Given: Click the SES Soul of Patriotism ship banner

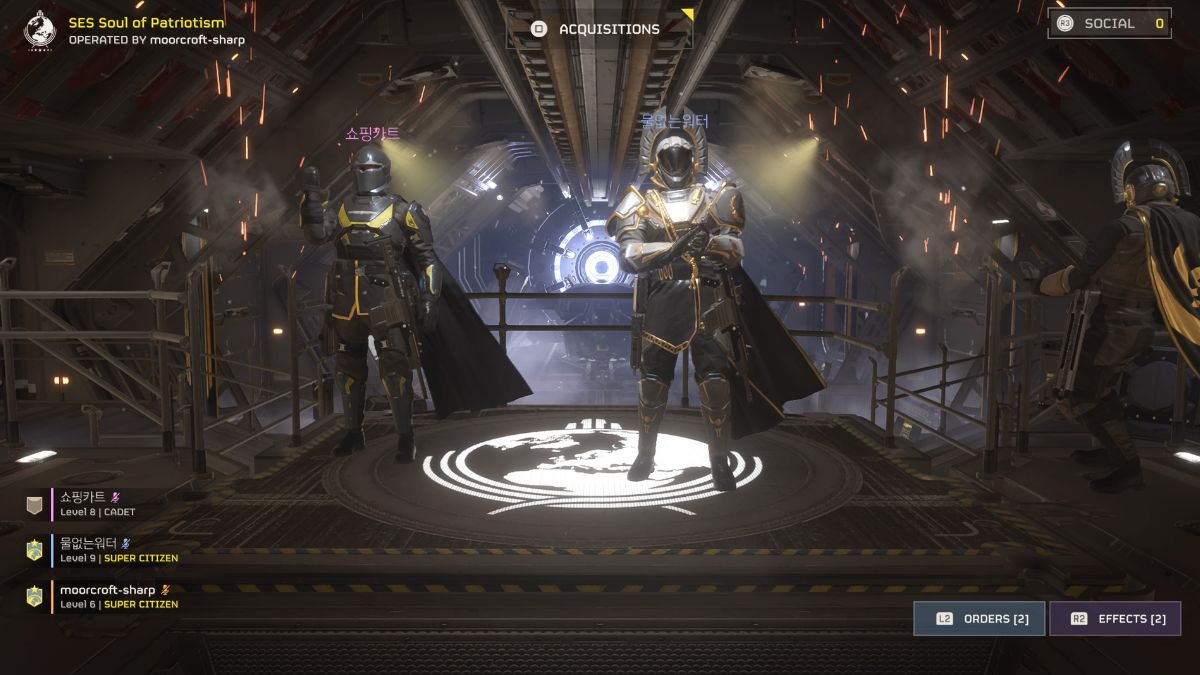Looking at the screenshot, I should [x=145, y=30].
